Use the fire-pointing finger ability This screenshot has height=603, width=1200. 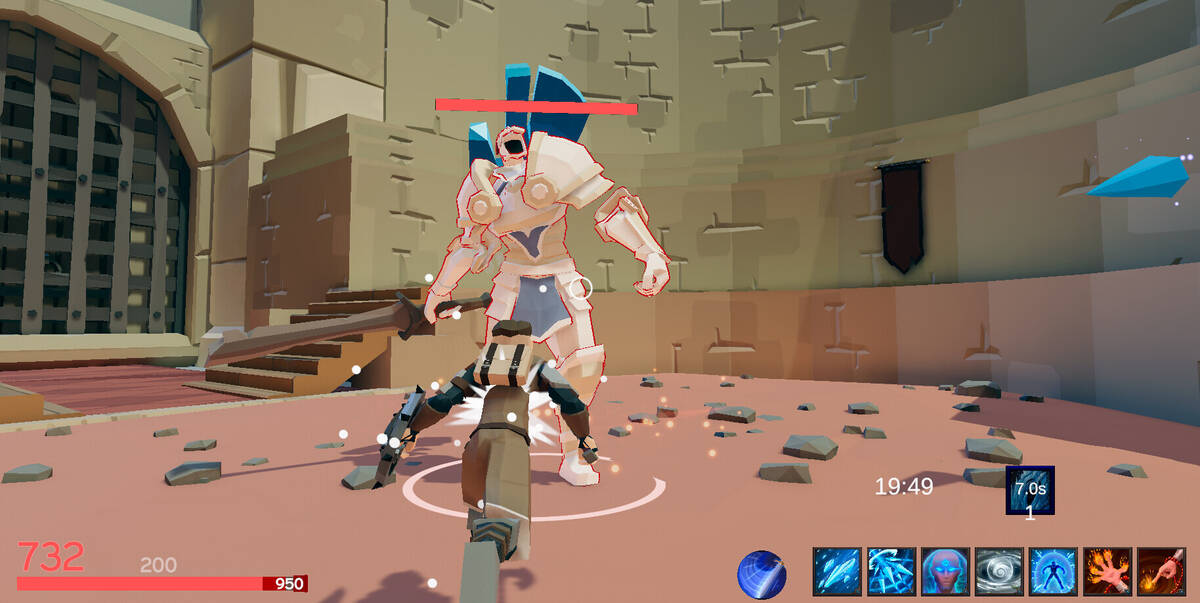[x=1161, y=572]
